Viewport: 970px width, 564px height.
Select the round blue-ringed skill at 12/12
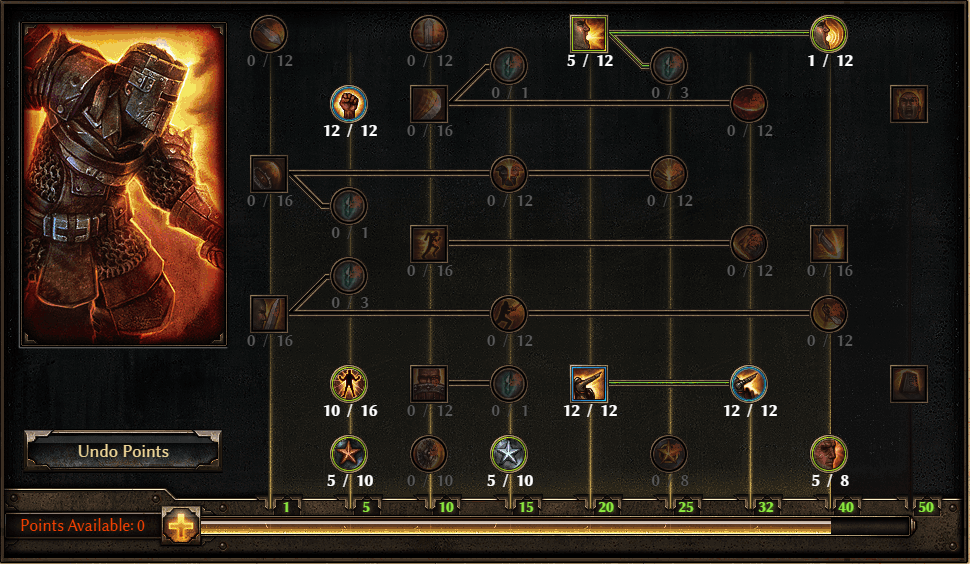point(749,383)
